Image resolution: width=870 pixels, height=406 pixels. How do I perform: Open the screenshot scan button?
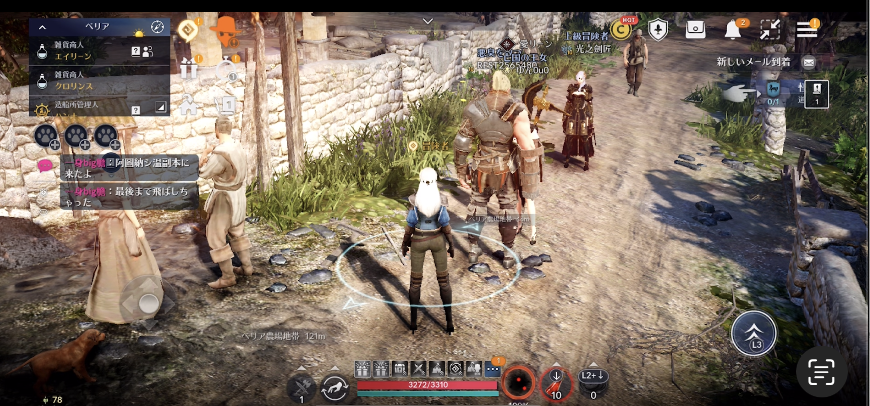click(821, 372)
